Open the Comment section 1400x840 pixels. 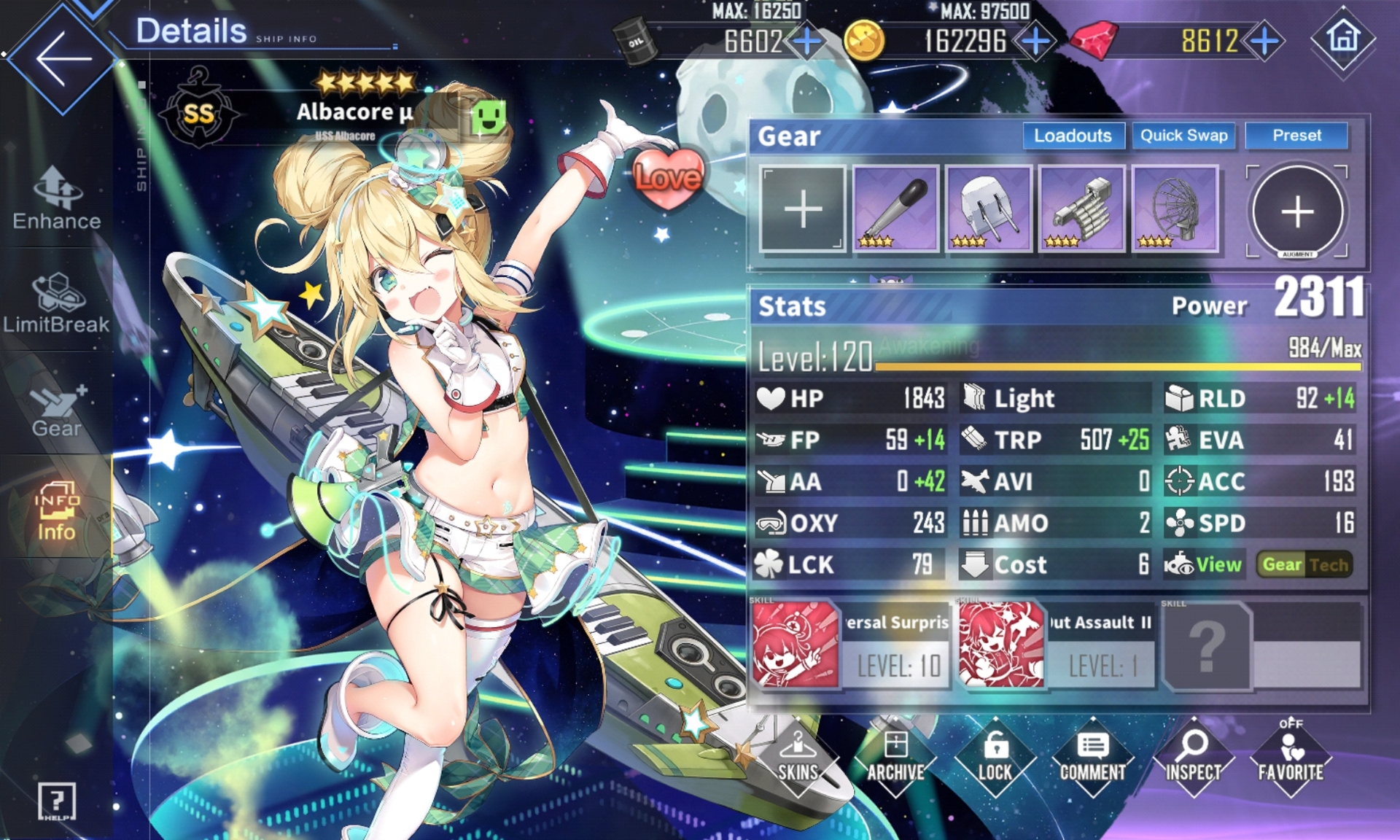[x=1092, y=758]
